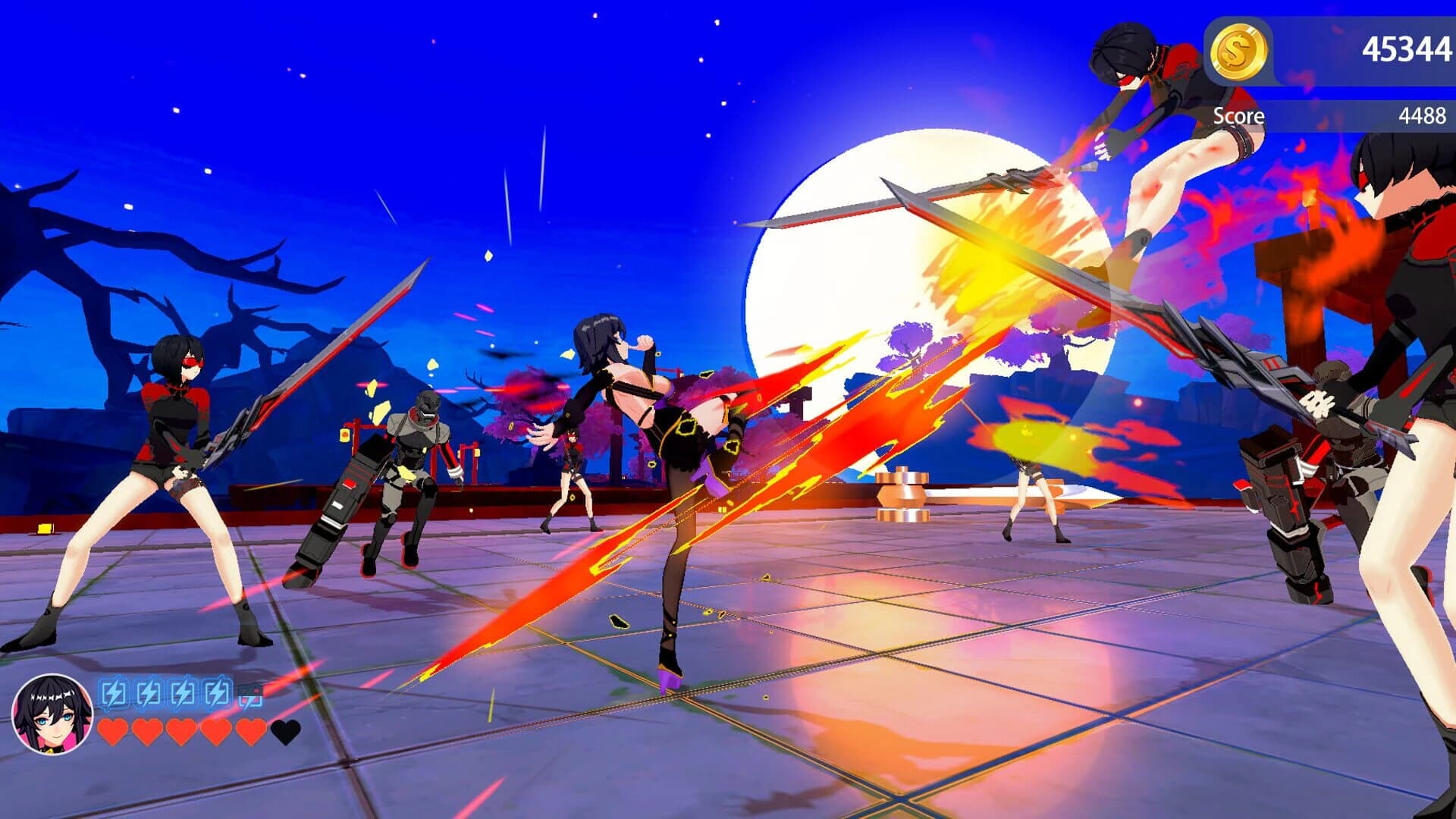This screenshot has height=819, width=1456.
Task: Expand the Score bar panel
Action: coord(1327,117)
